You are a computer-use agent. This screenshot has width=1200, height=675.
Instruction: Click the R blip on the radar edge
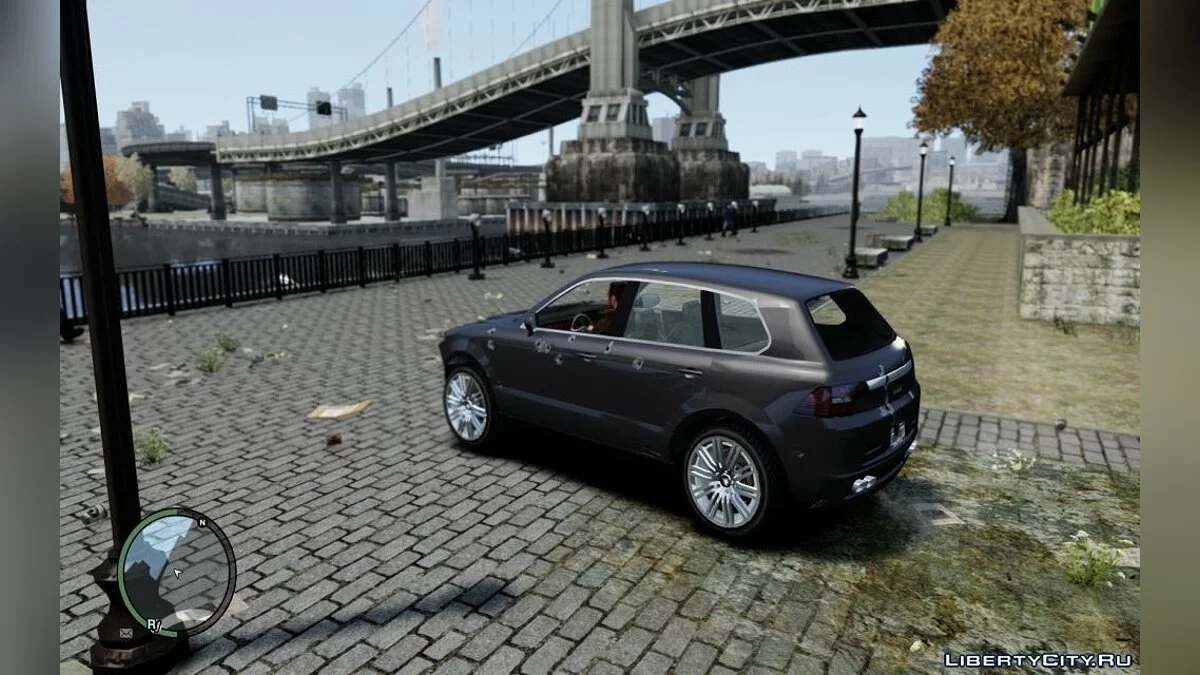coord(153,624)
